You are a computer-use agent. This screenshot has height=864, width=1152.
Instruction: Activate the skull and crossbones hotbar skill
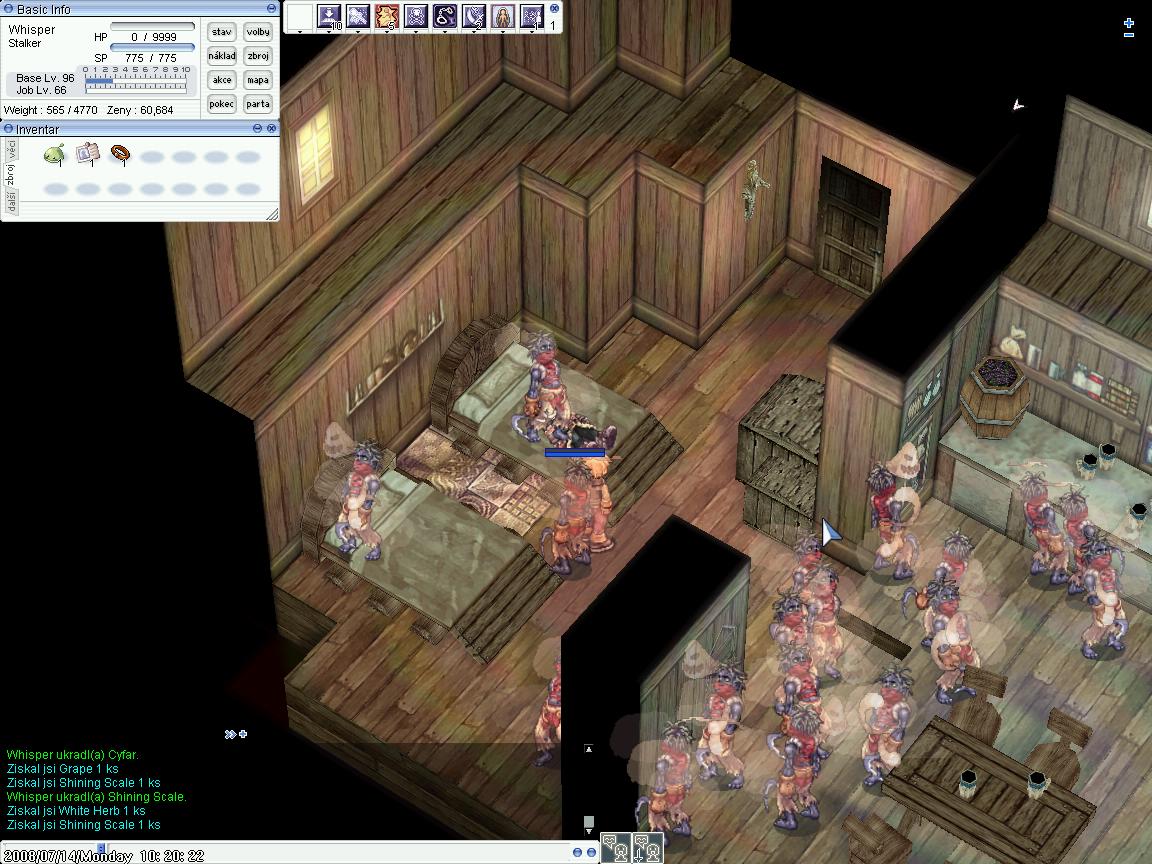click(416, 16)
